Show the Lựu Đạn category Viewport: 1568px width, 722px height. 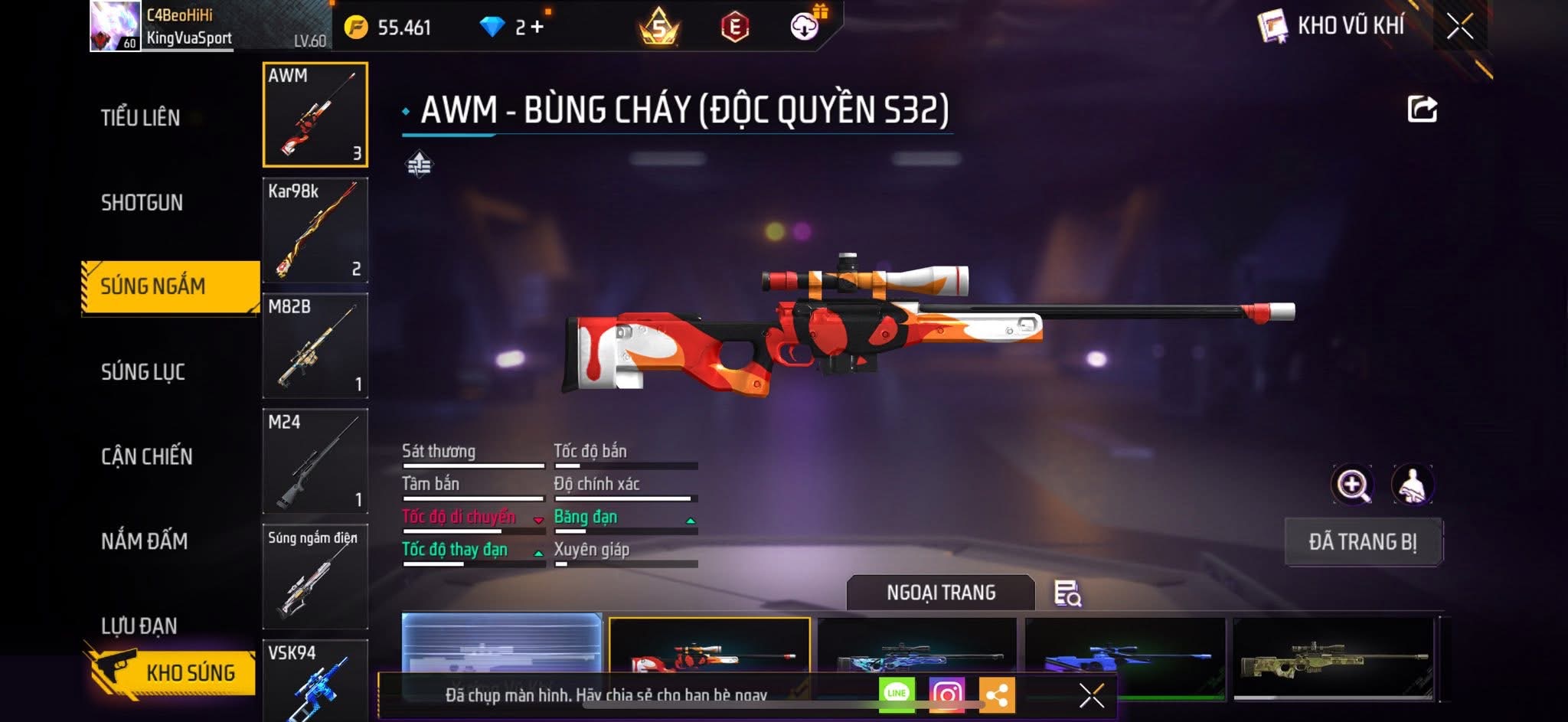click(x=139, y=626)
